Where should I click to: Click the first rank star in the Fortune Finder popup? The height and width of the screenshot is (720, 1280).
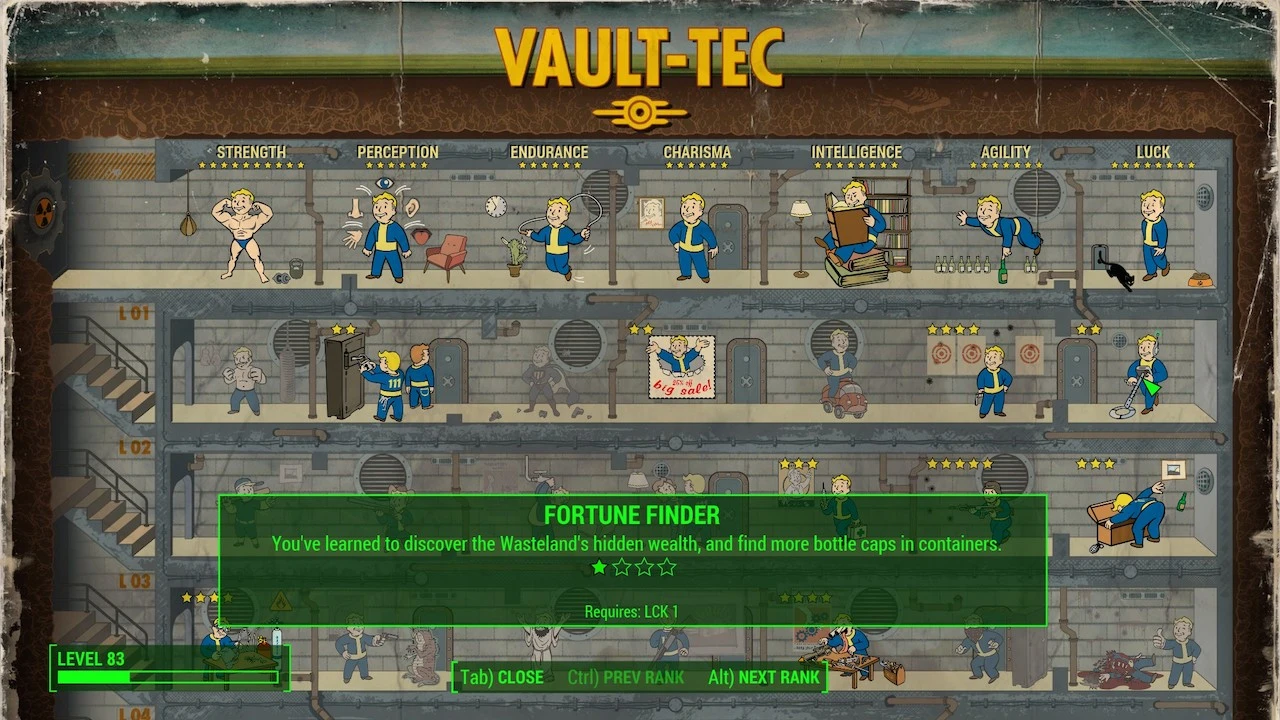click(x=598, y=567)
